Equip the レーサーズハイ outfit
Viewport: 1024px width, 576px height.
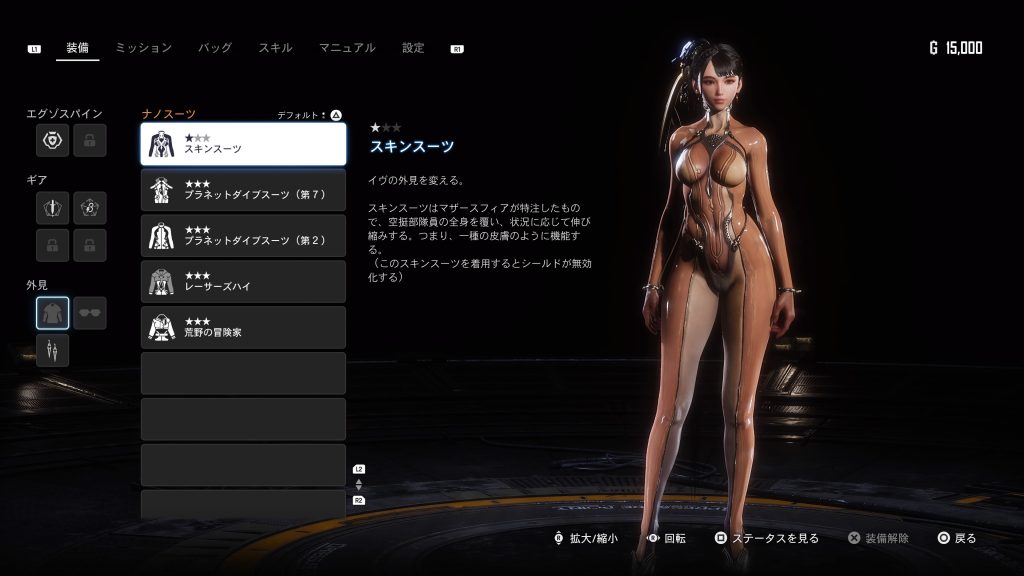243,282
